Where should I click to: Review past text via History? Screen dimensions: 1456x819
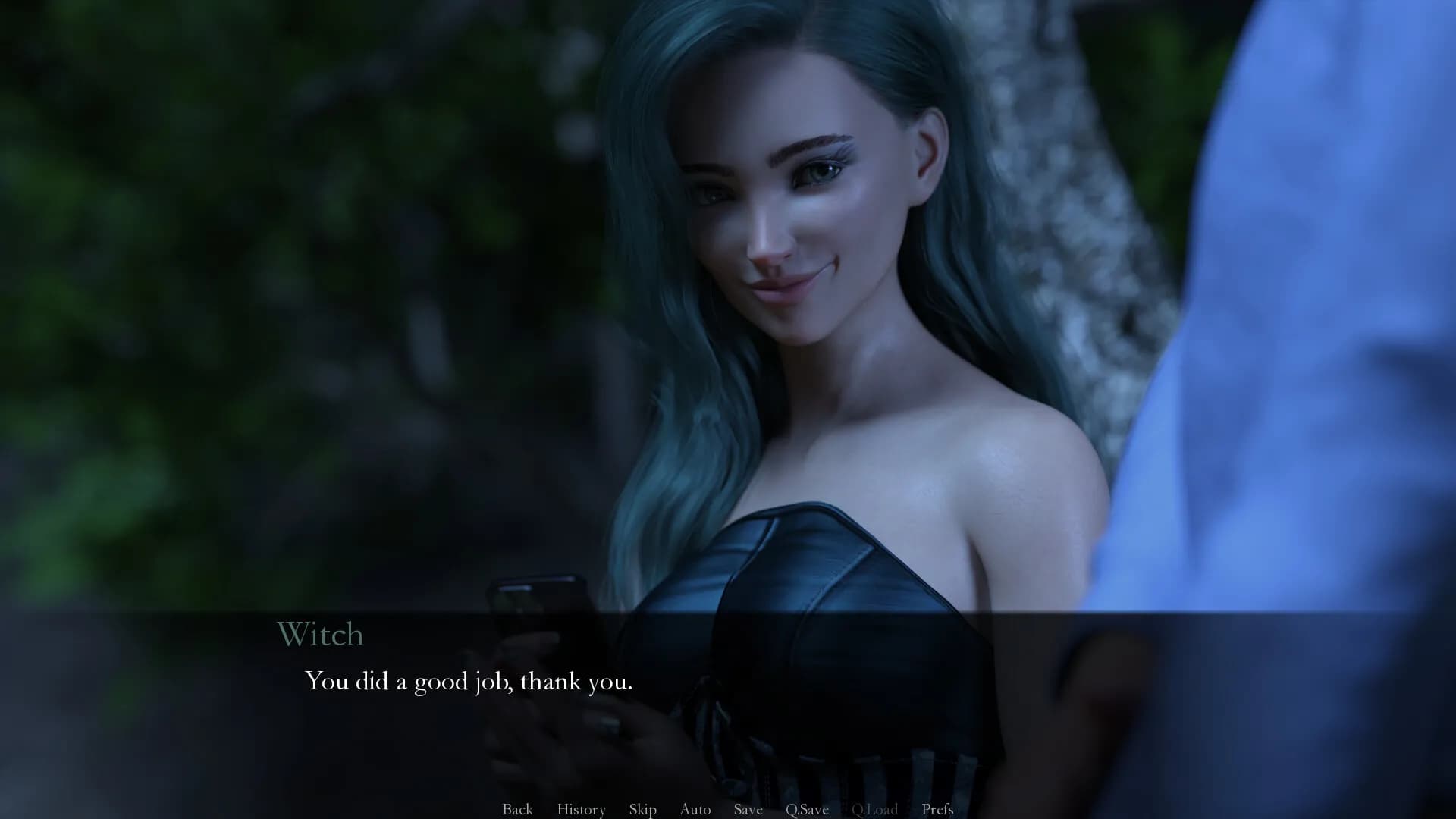(581, 809)
